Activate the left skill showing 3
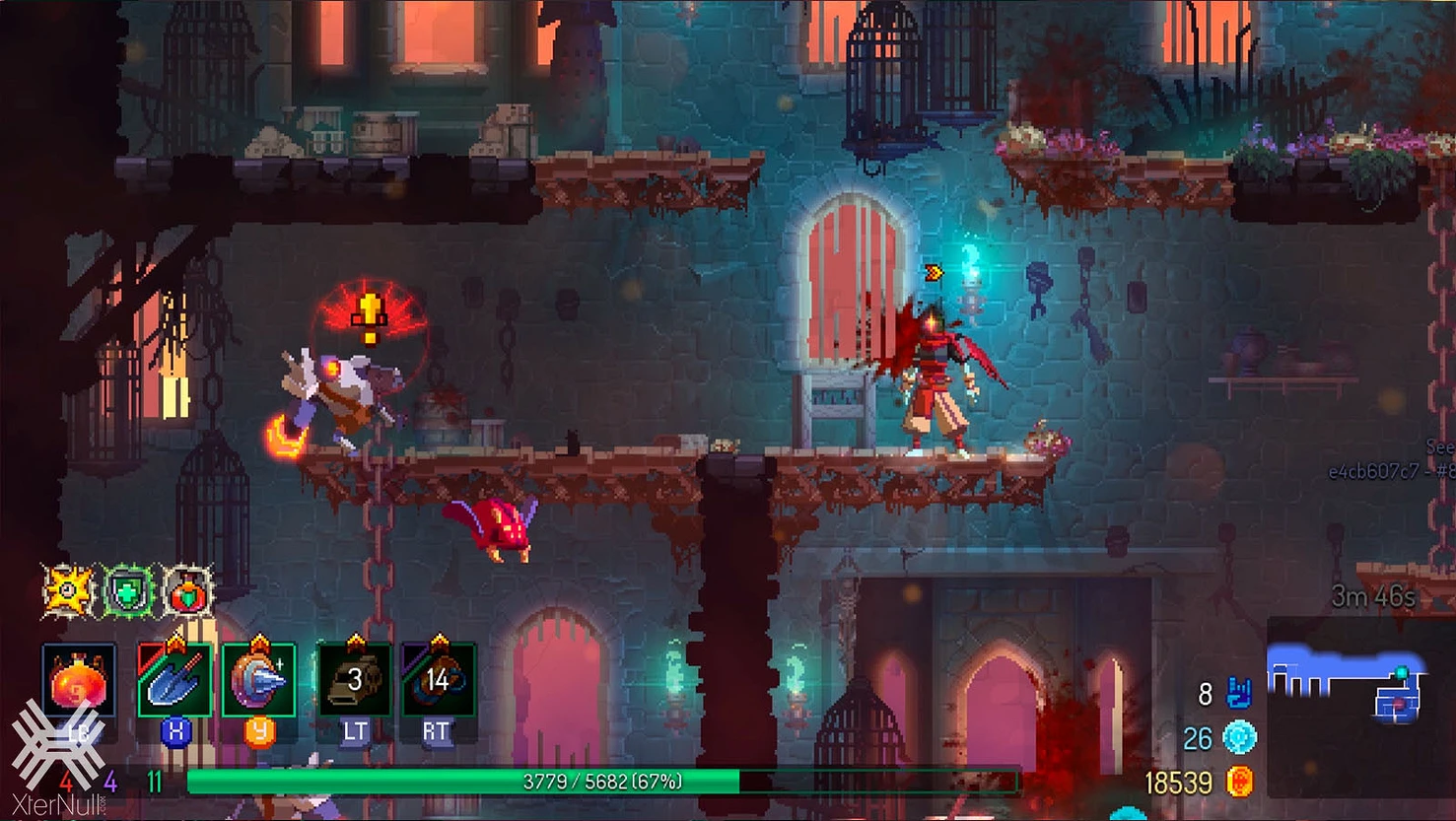The width and height of the screenshot is (1456, 821). 354,680
